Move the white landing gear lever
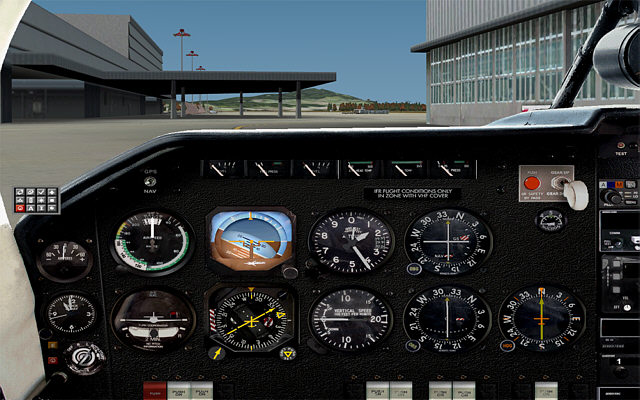640x400 pixels. tap(577, 194)
